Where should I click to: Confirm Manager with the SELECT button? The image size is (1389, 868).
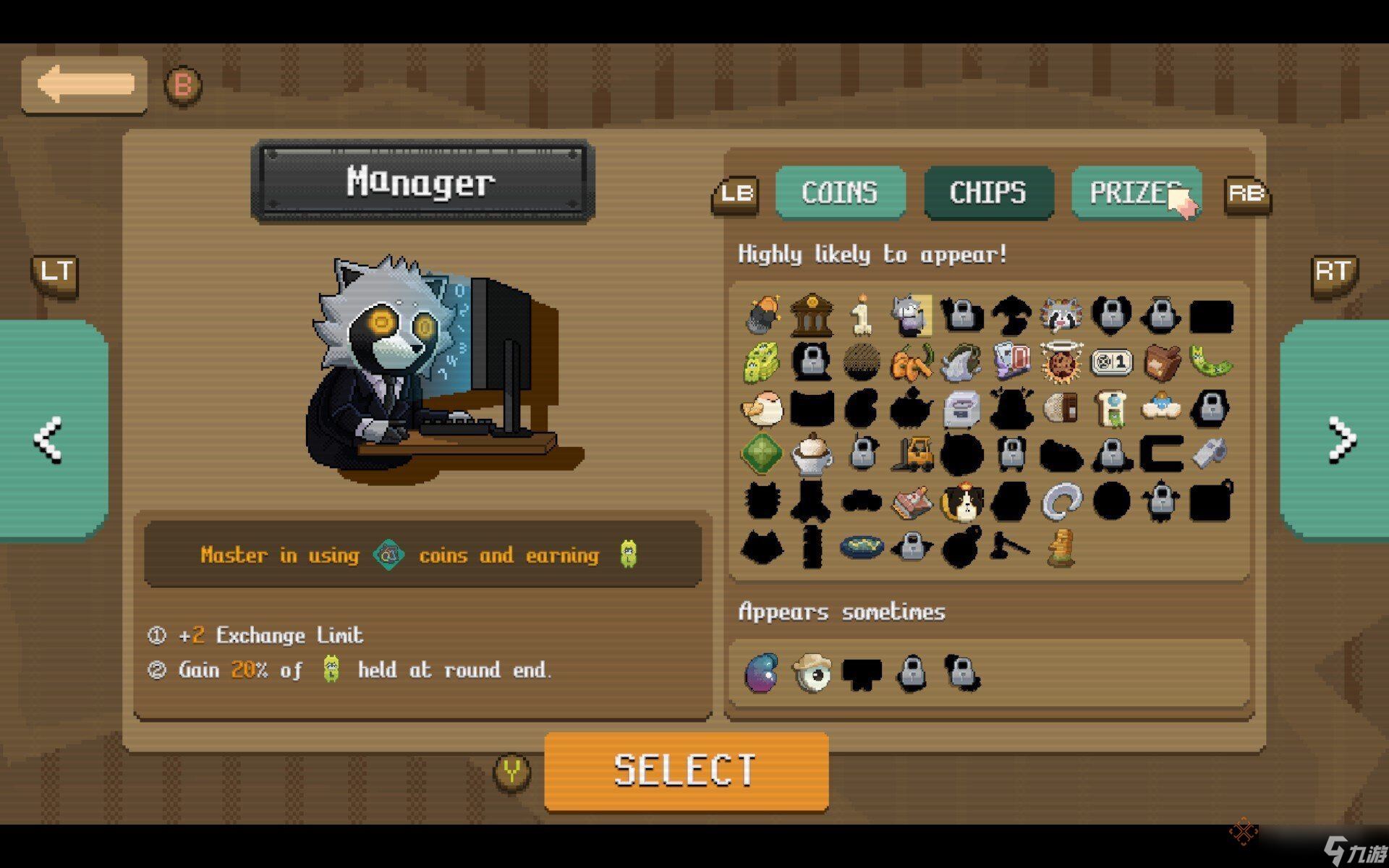click(x=686, y=771)
